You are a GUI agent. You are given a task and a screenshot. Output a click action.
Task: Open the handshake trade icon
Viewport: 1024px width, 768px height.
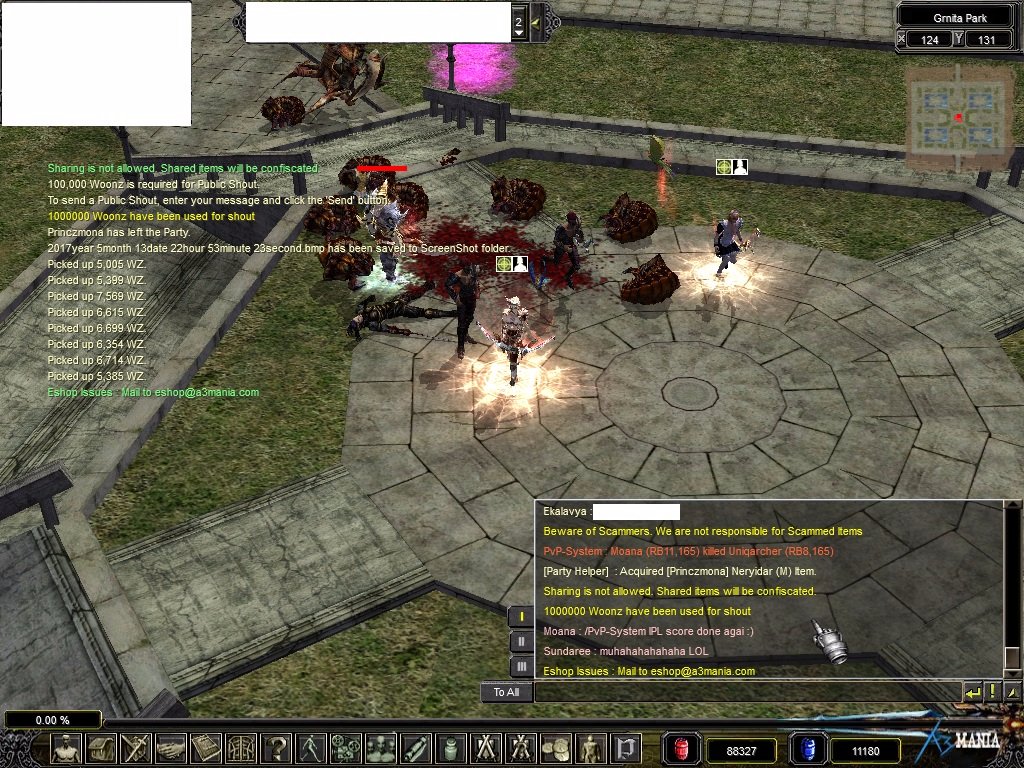pyautogui.click(x=170, y=748)
